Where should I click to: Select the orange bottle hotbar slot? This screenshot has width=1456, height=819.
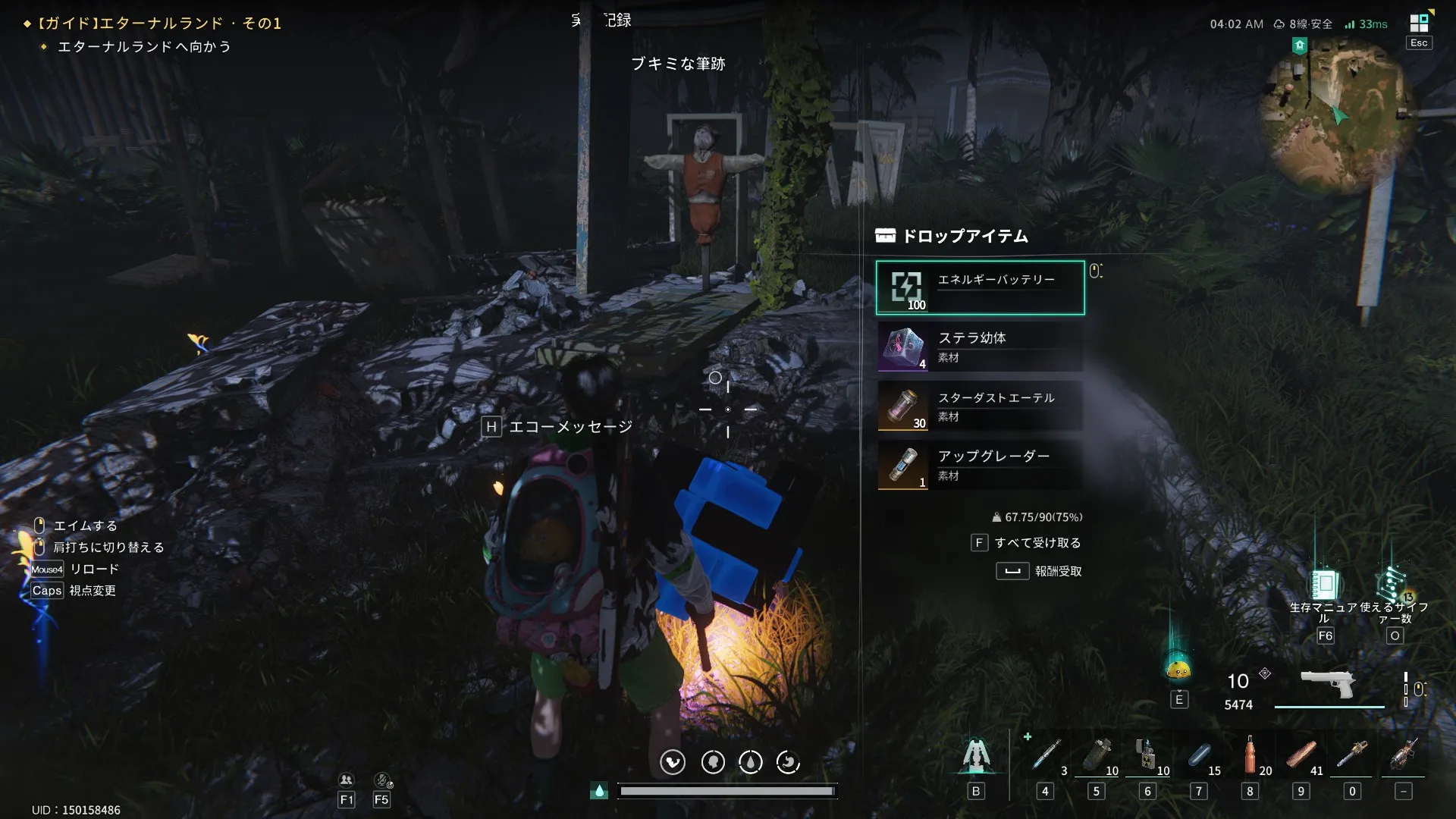pos(1250,755)
